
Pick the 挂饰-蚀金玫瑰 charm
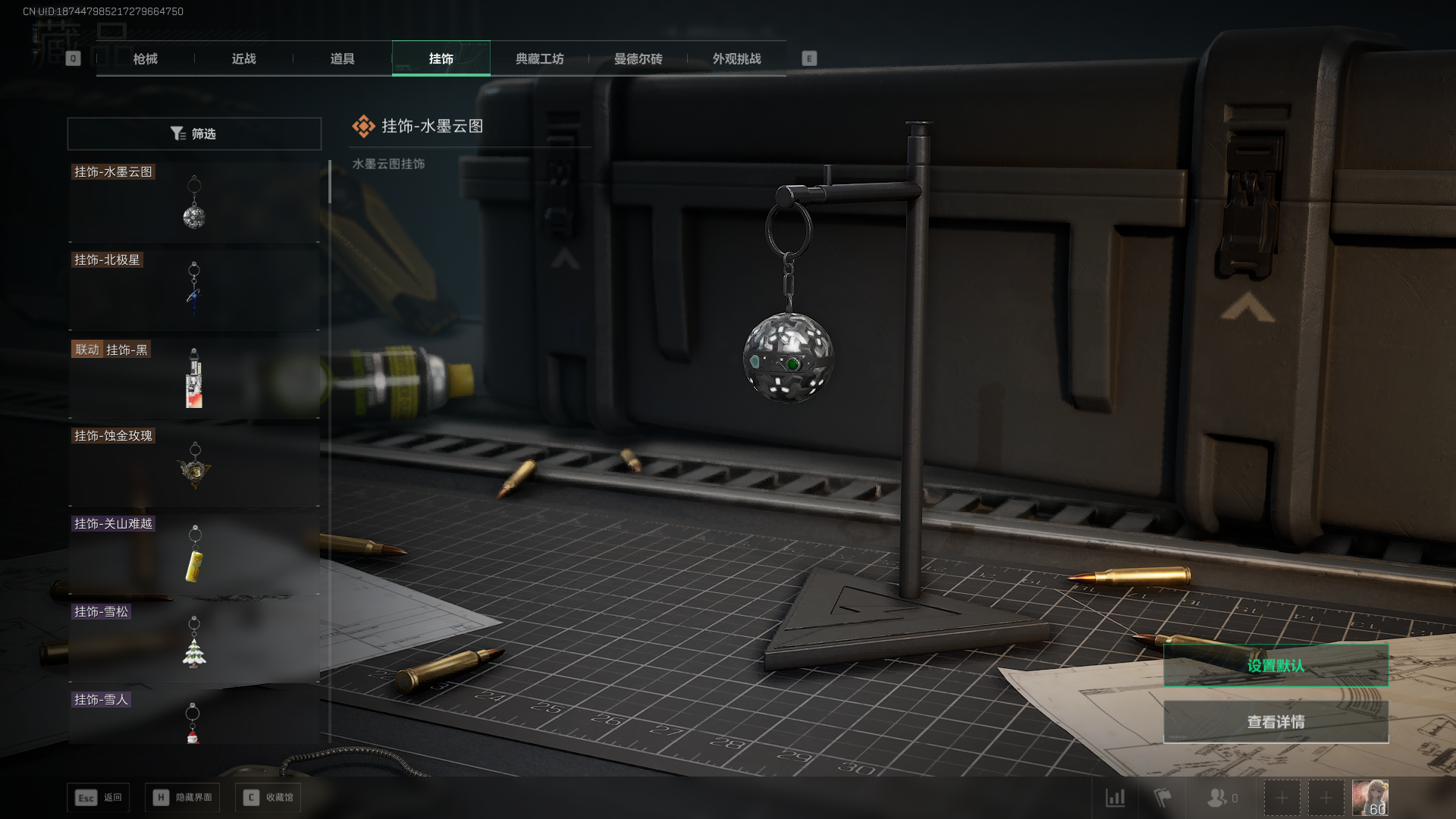[x=194, y=466]
